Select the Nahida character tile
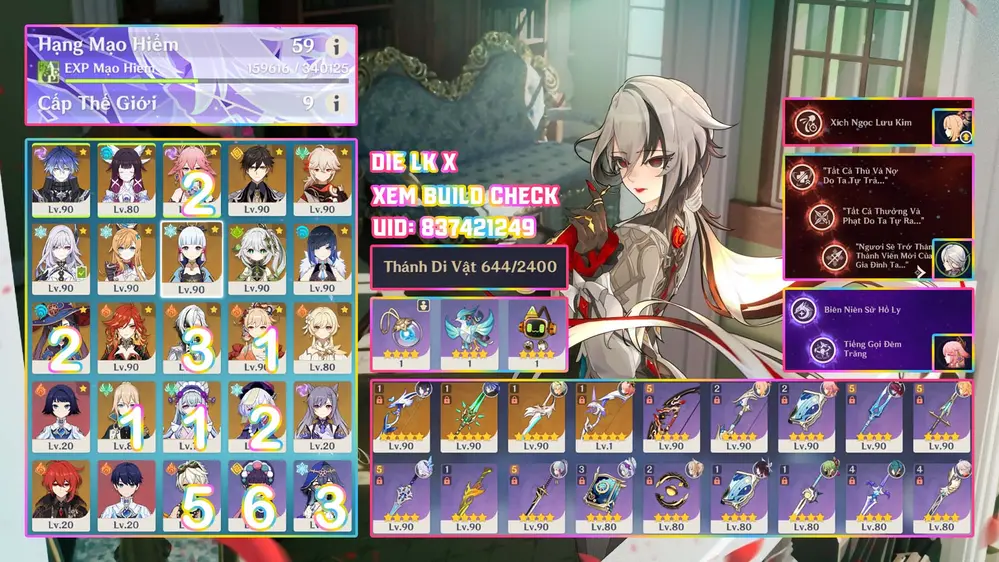Image resolution: width=999 pixels, height=562 pixels. 257,258
